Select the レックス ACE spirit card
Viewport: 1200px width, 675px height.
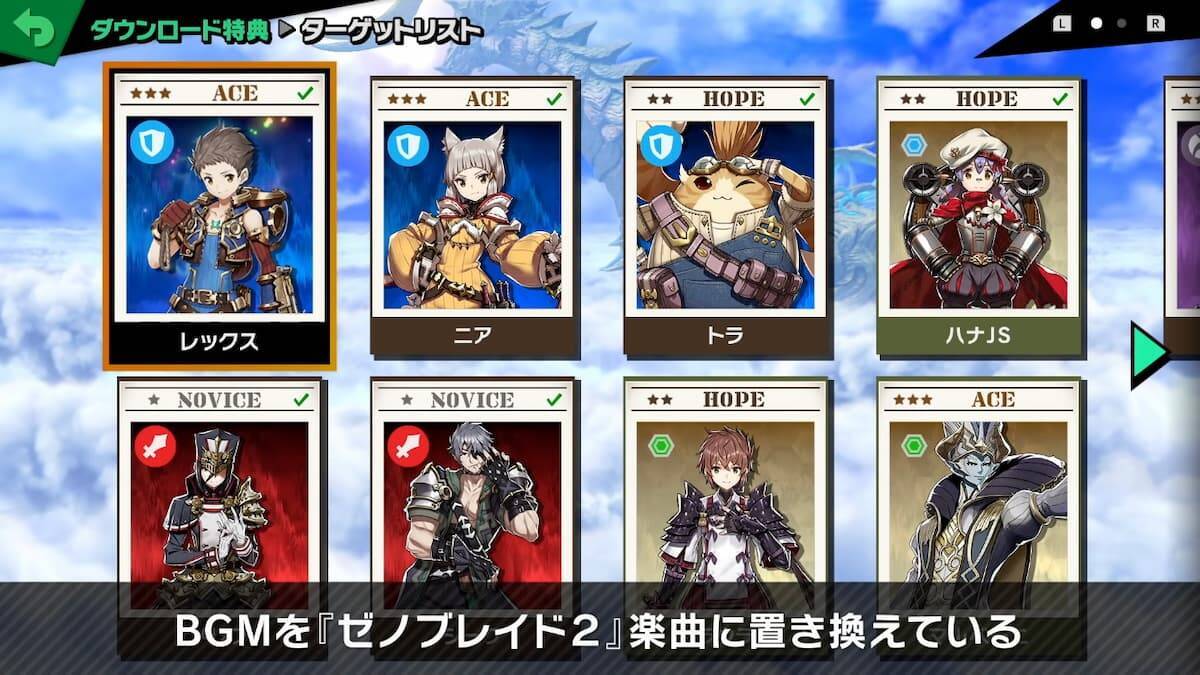219,217
